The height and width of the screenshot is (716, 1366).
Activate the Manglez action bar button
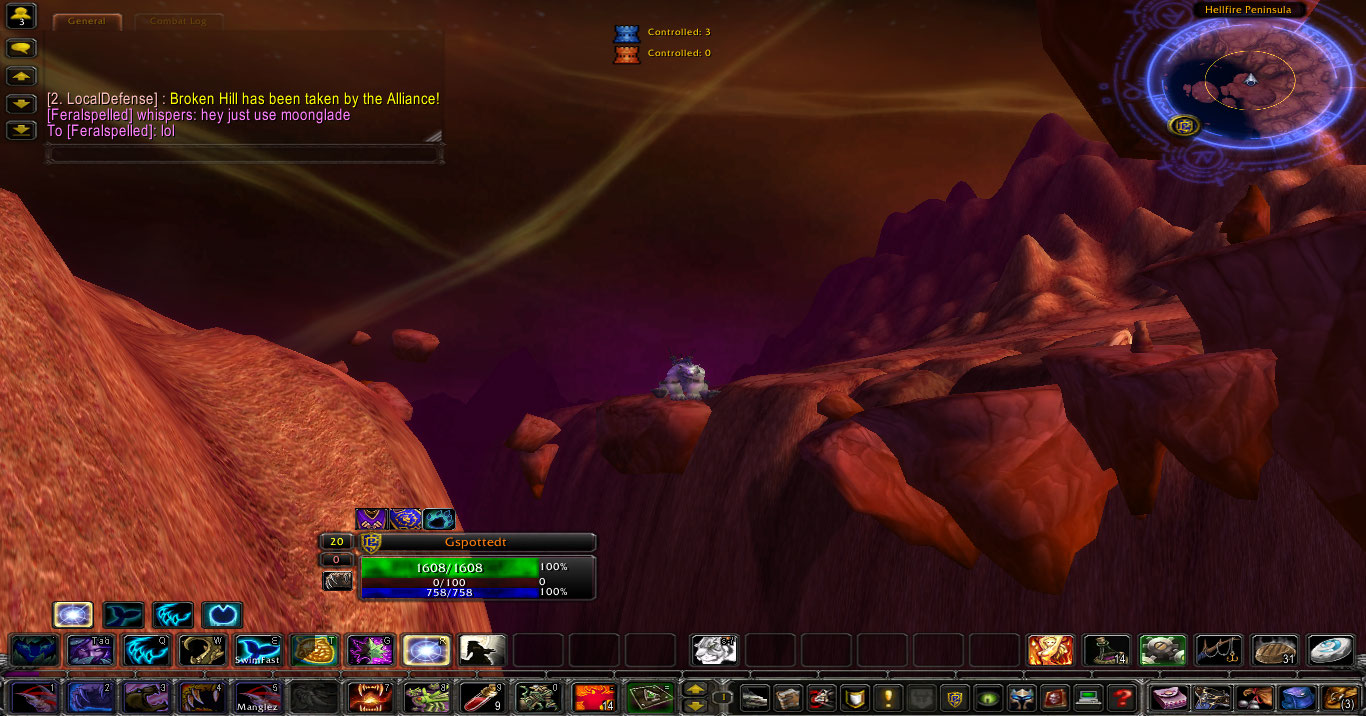258,696
